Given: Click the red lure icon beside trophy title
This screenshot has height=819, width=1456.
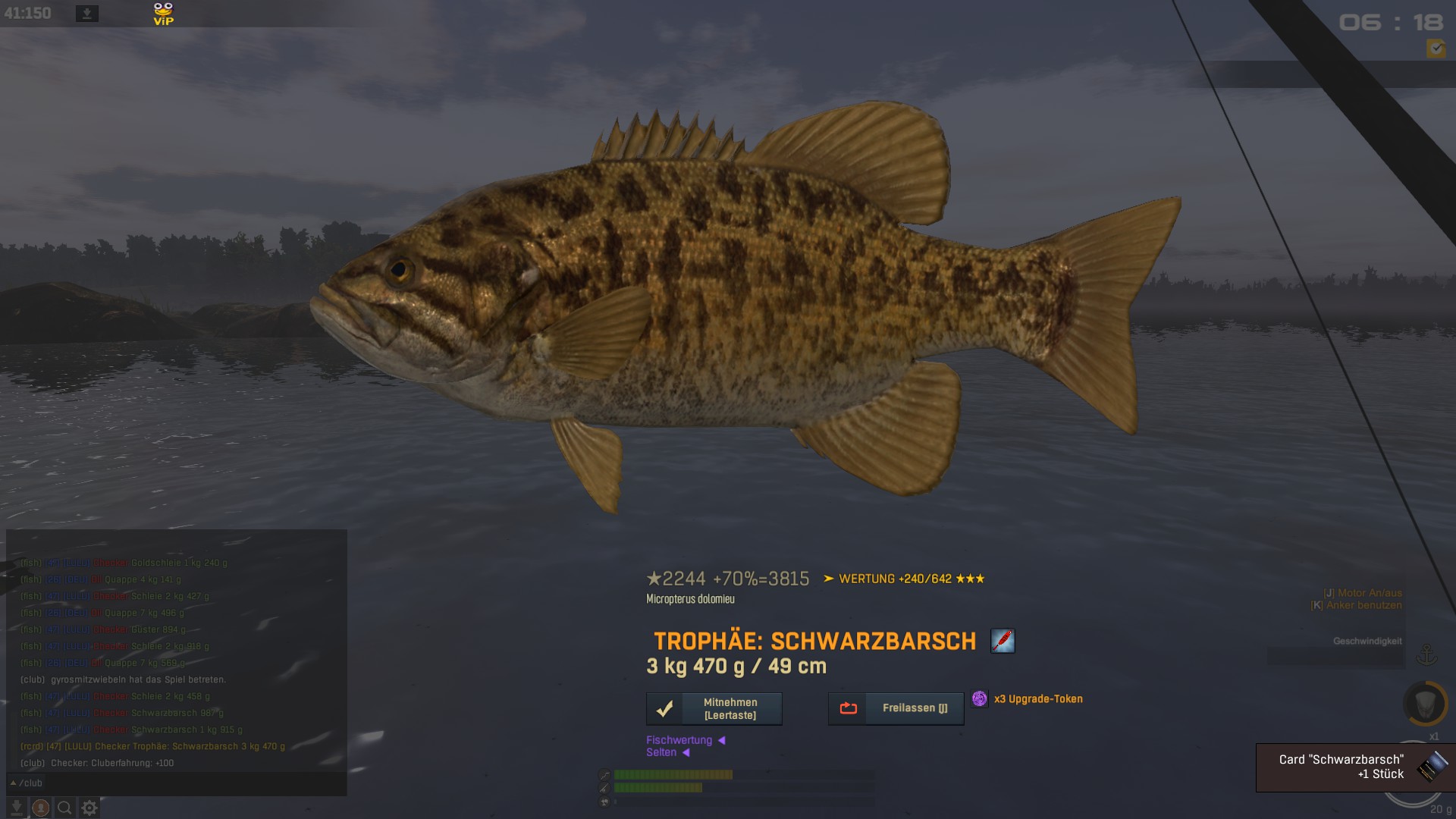Looking at the screenshot, I should (1003, 641).
